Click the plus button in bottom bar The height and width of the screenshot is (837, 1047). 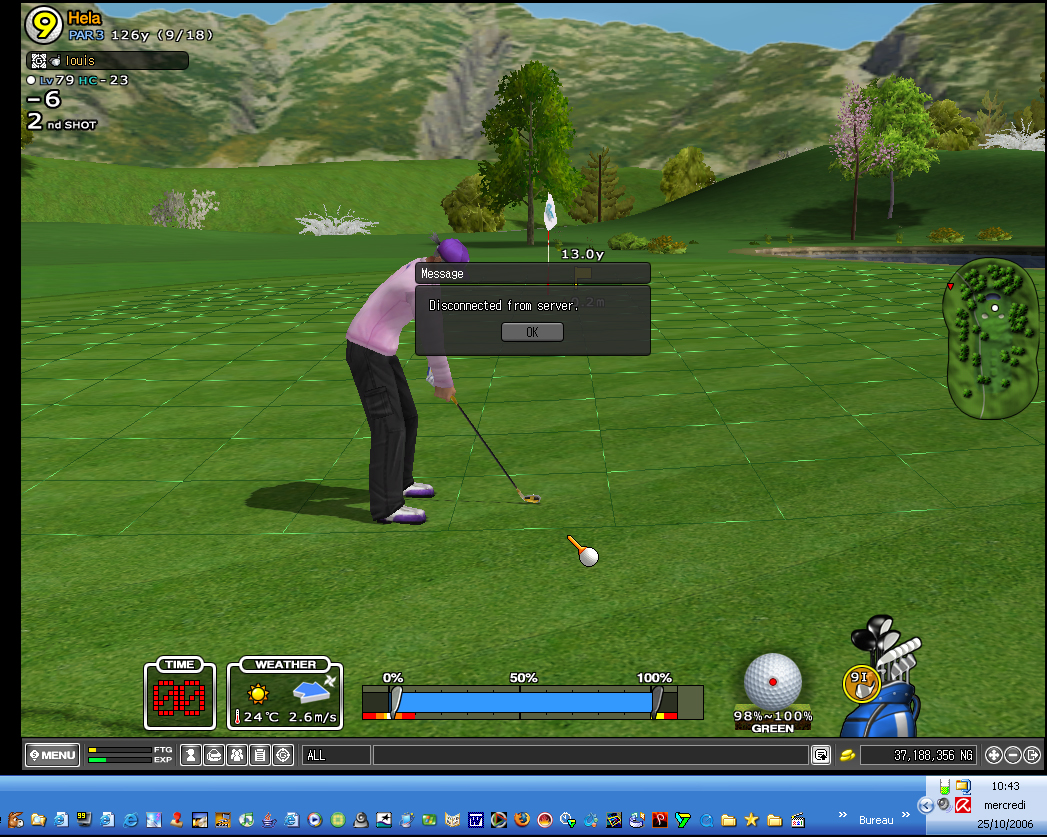click(994, 755)
